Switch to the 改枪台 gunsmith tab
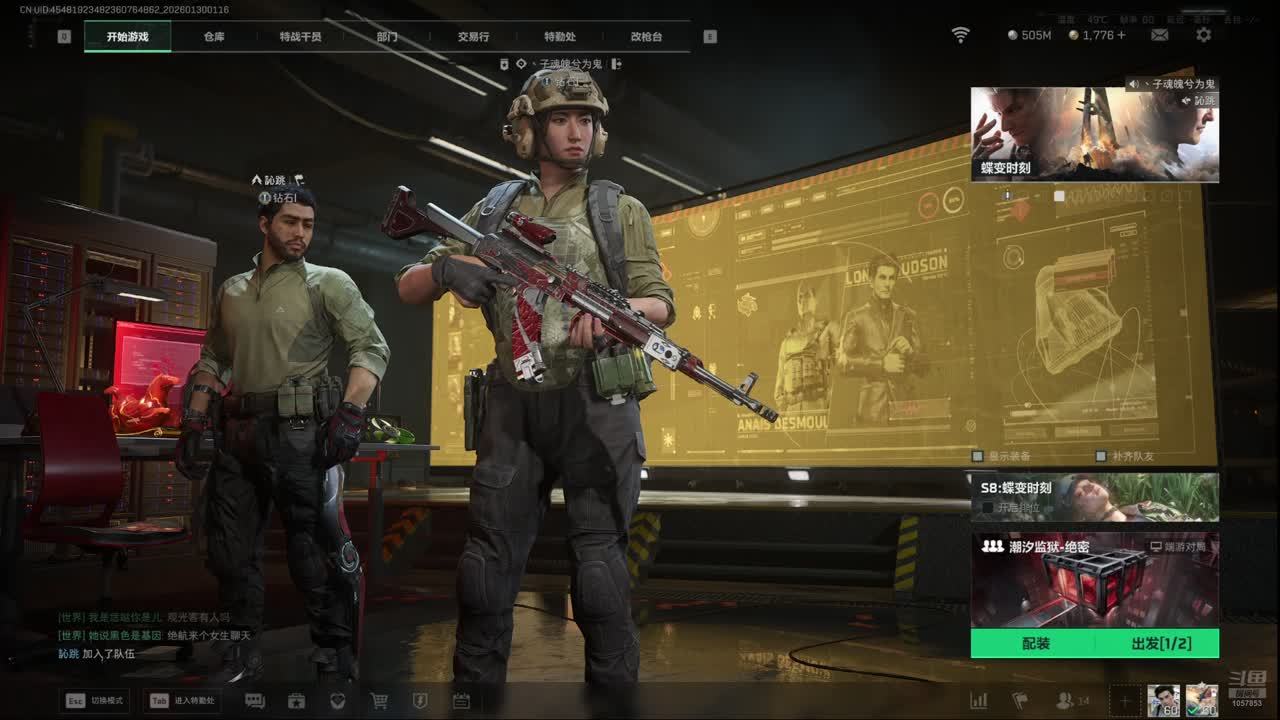 pos(646,37)
